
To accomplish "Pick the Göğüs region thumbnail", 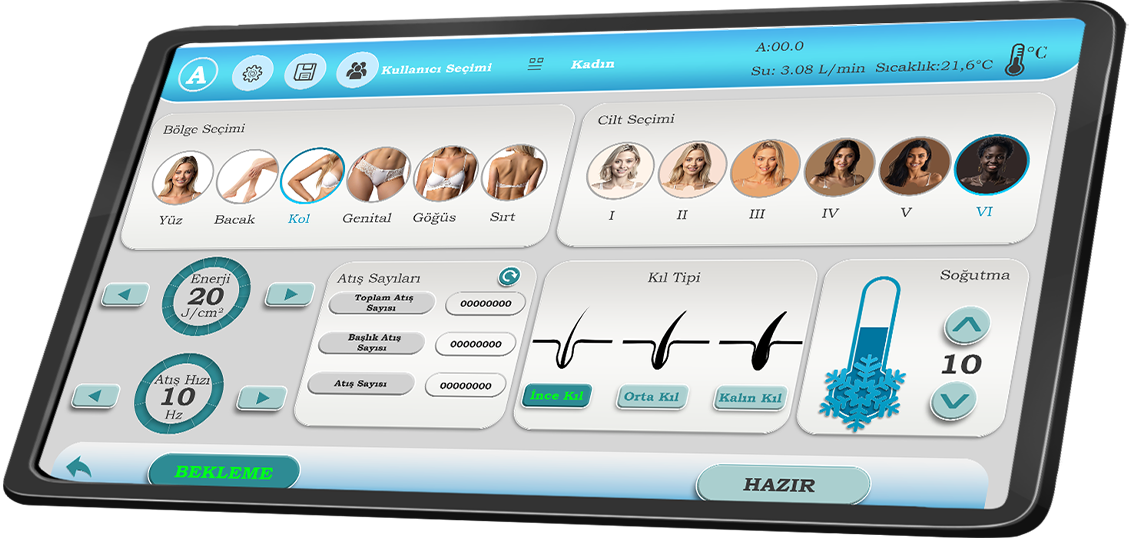I will click(444, 173).
